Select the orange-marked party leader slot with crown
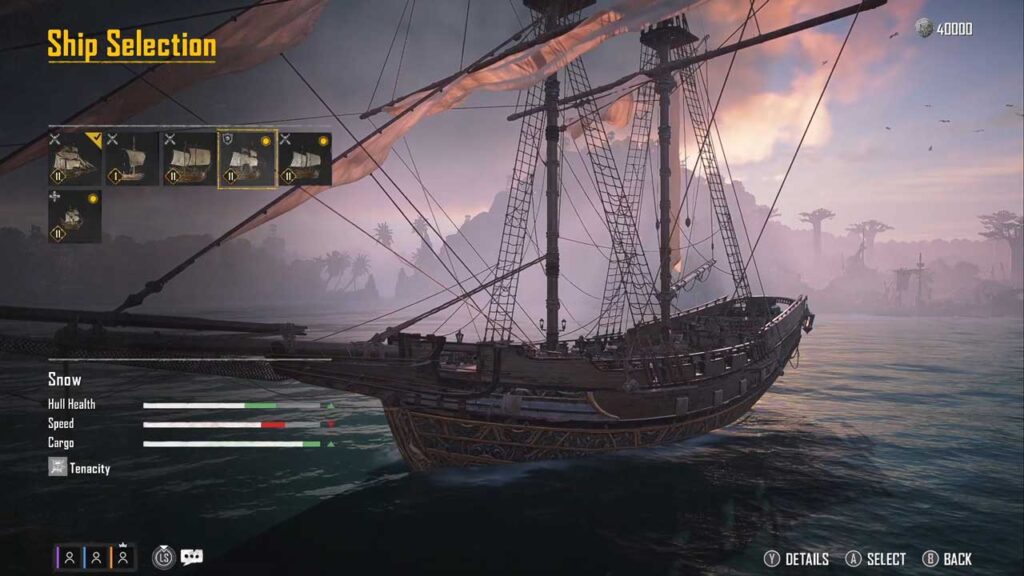This screenshot has width=1024, height=576. (x=123, y=558)
